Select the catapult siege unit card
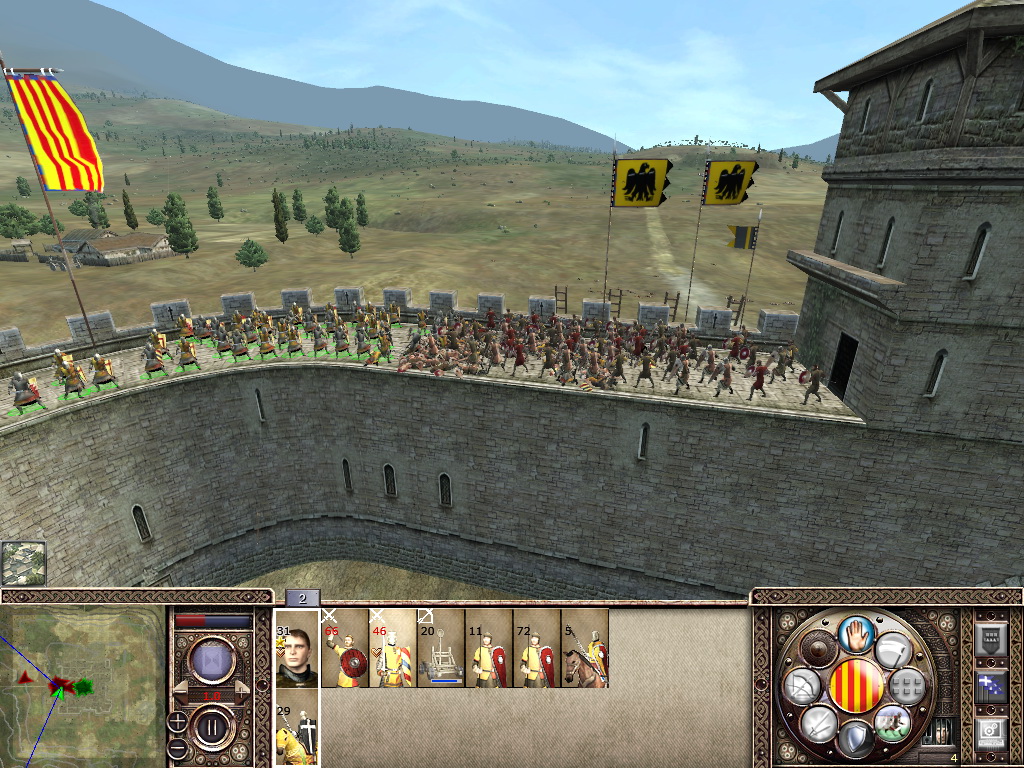 click(x=440, y=648)
